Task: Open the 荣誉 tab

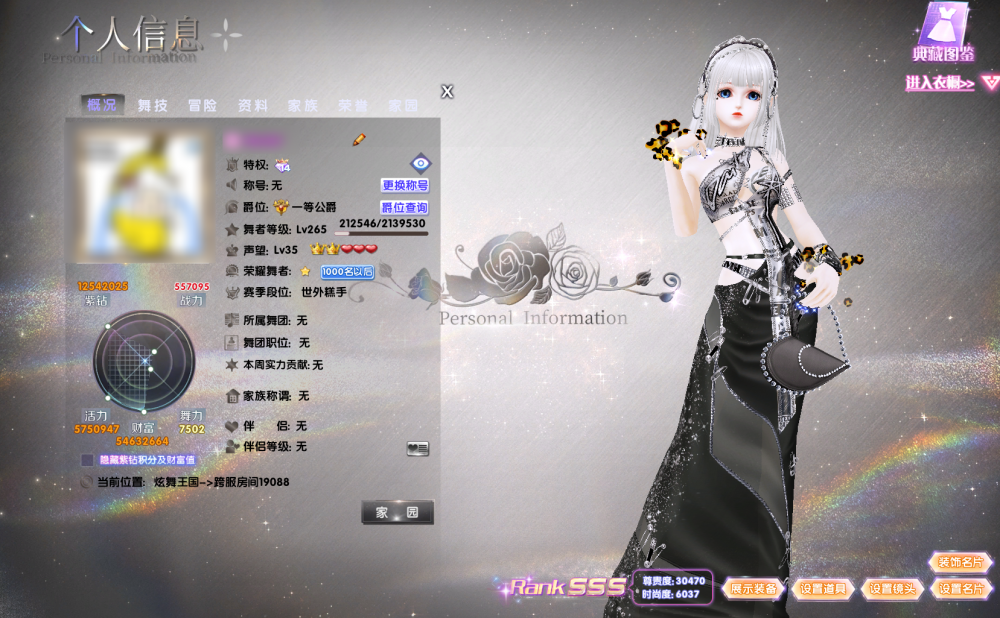Action: click(352, 105)
